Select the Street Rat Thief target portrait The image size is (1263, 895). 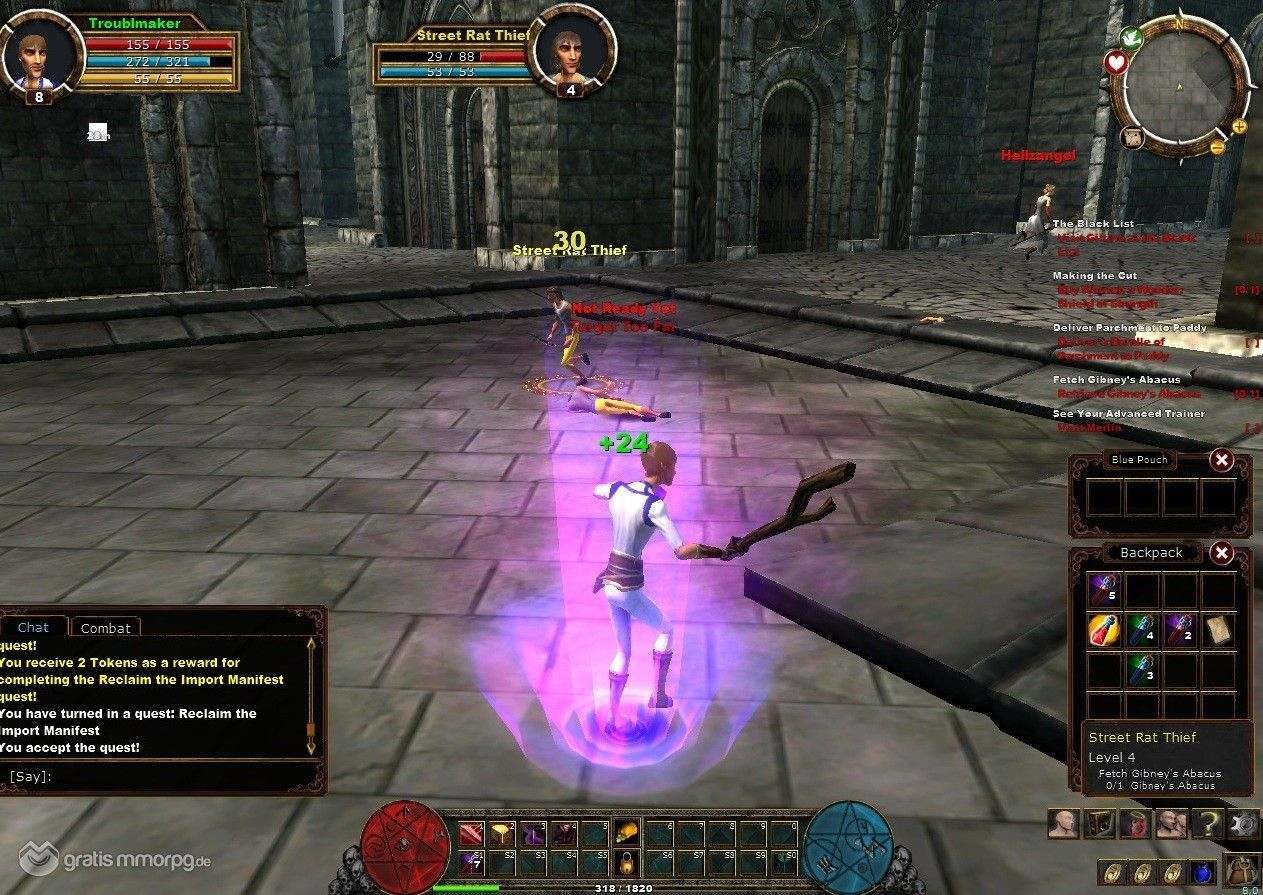570,48
